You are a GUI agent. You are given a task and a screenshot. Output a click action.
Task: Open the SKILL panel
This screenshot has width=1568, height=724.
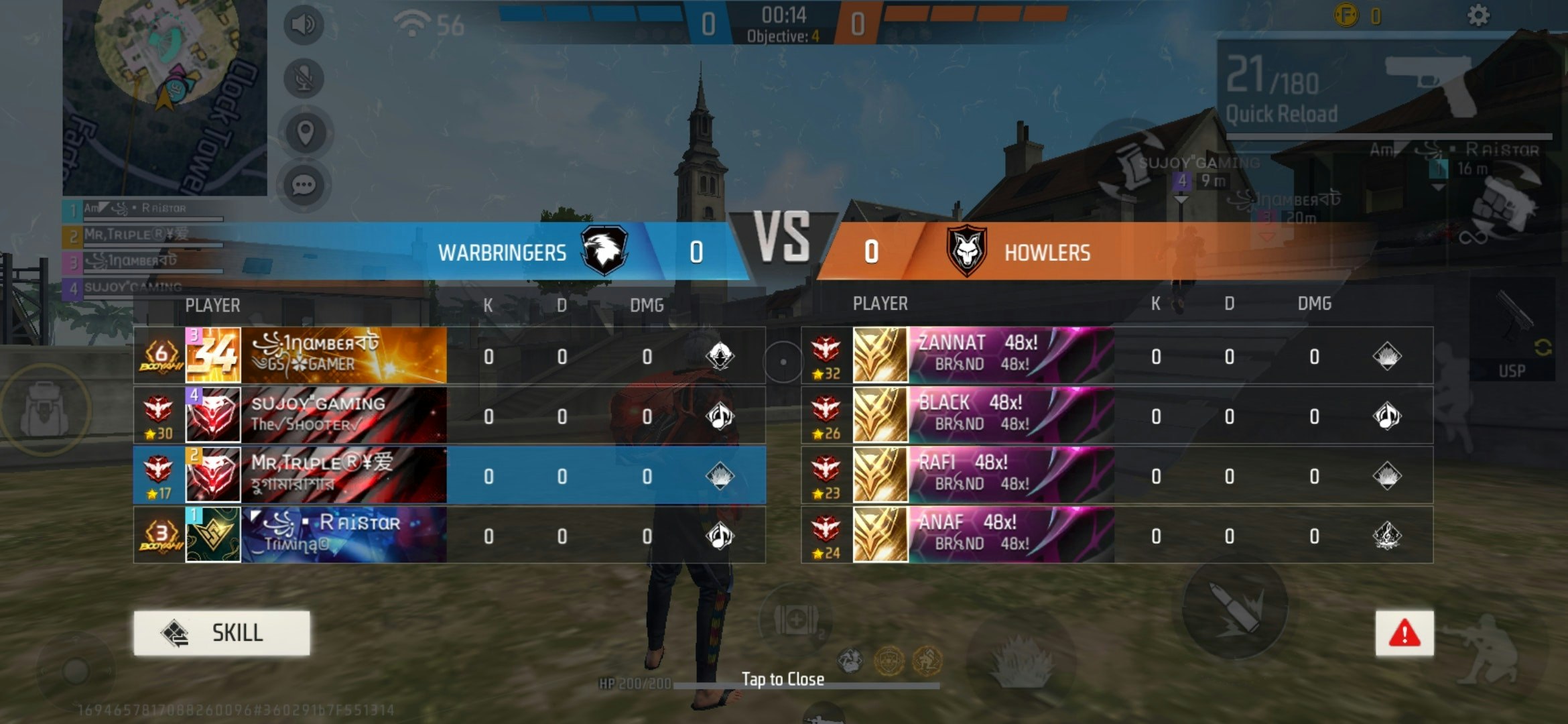222,633
